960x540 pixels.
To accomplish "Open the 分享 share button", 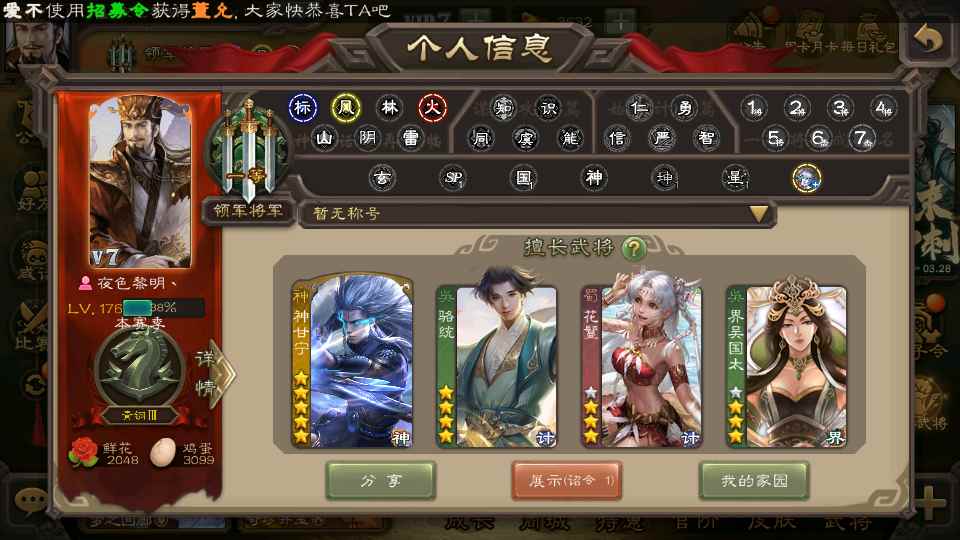I will coord(380,480).
